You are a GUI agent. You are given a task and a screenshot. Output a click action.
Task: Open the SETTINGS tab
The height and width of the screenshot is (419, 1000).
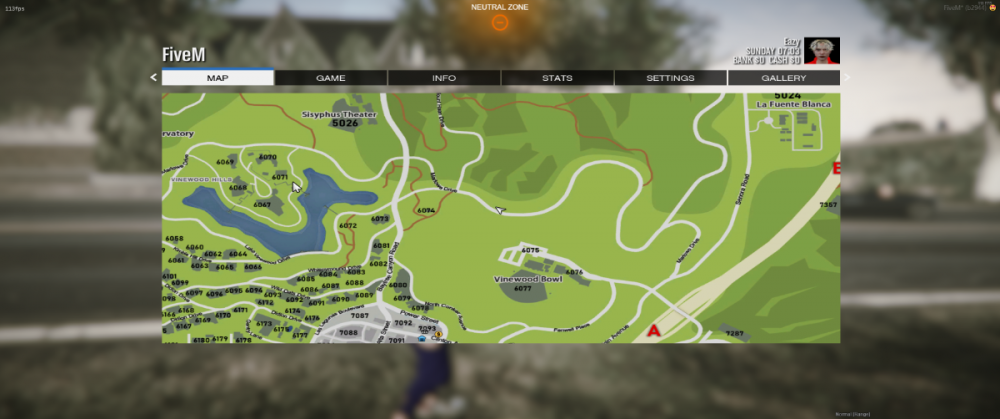[x=670, y=77]
